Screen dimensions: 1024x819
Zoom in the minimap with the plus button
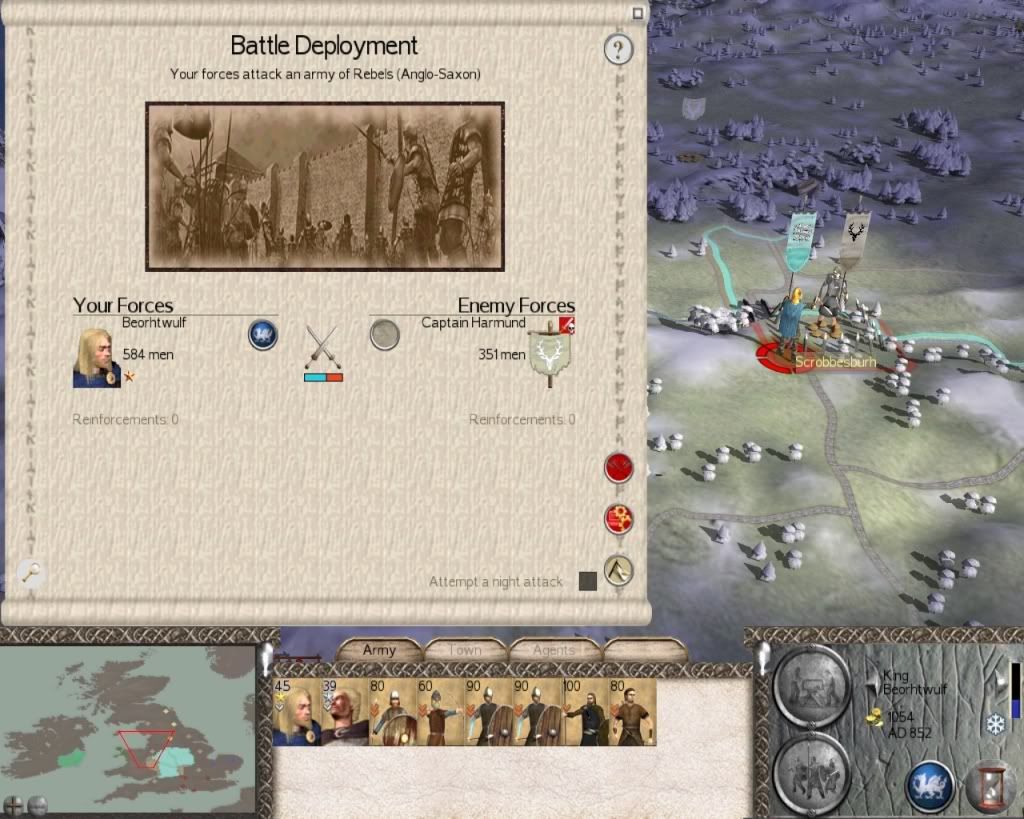point(14,803)
